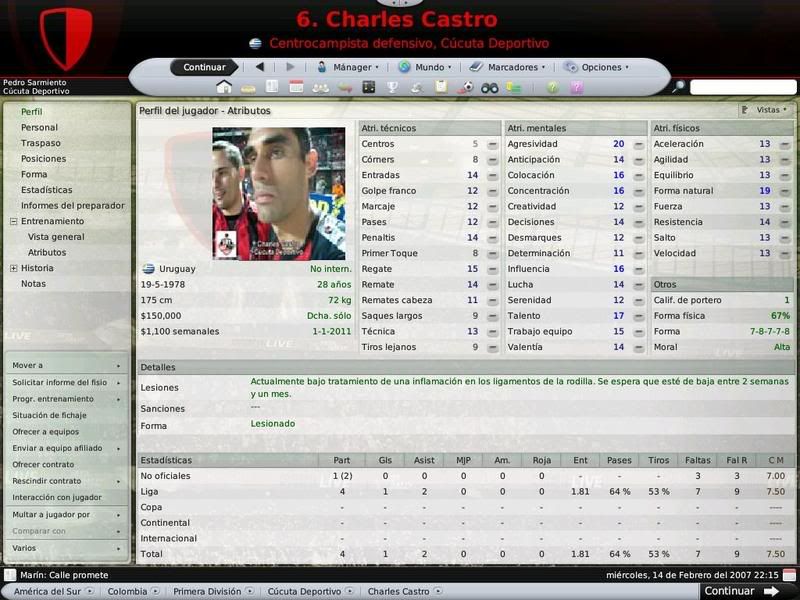The height and width of the screenshot is (600, 800).
Task: Open the Opciones menu
Action: (x=597, y=67)
